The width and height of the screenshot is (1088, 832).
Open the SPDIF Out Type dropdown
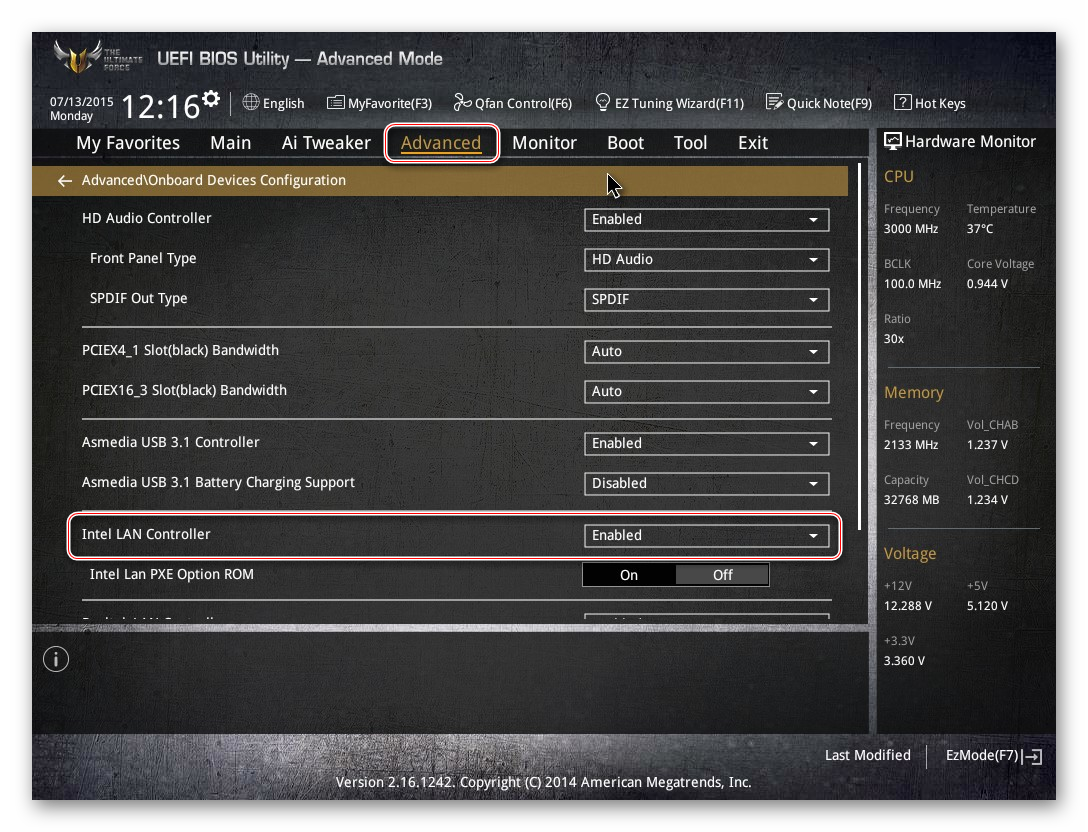coord(706,299)
